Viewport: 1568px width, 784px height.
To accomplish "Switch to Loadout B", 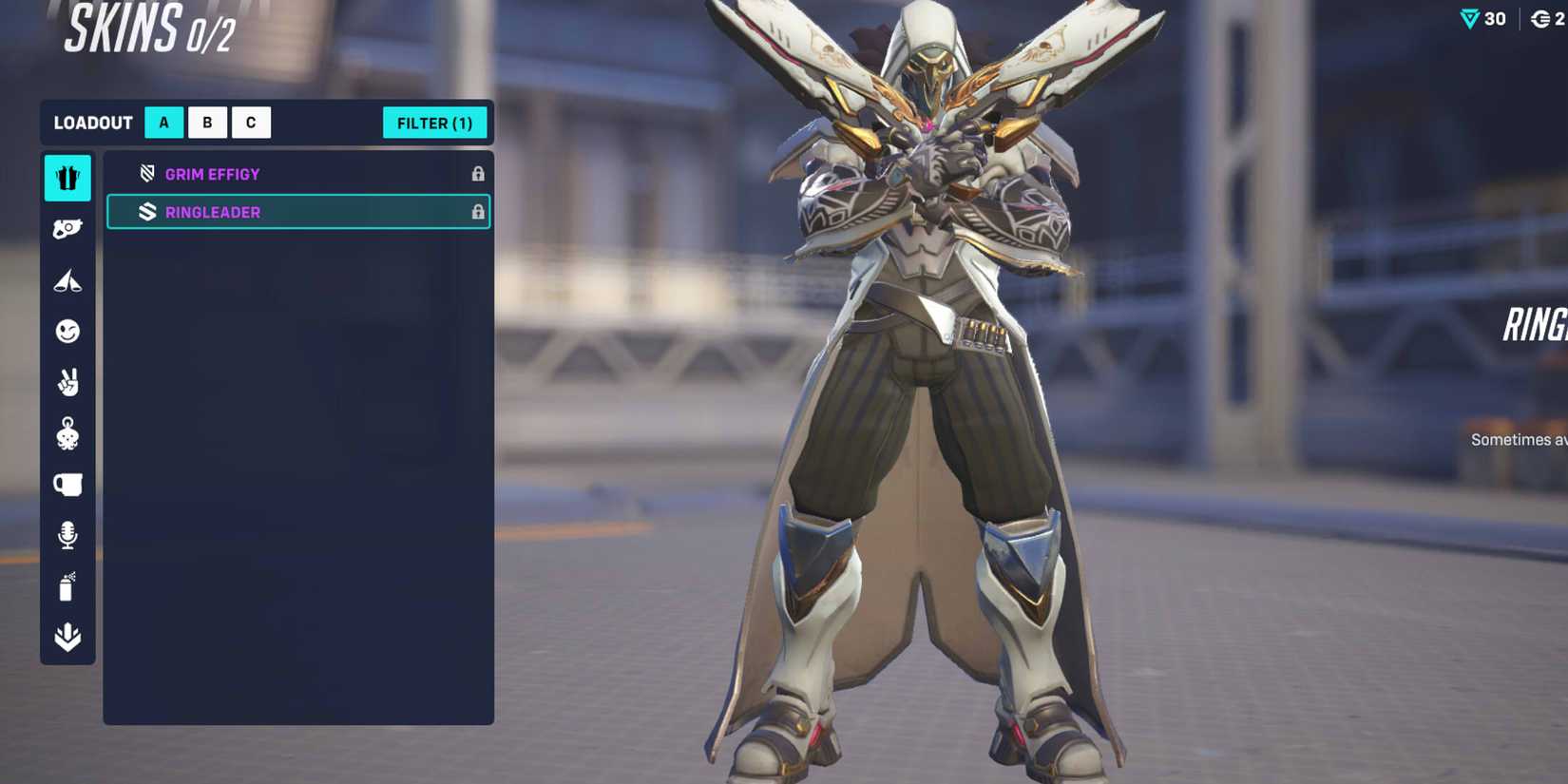I will coord(207,122).
